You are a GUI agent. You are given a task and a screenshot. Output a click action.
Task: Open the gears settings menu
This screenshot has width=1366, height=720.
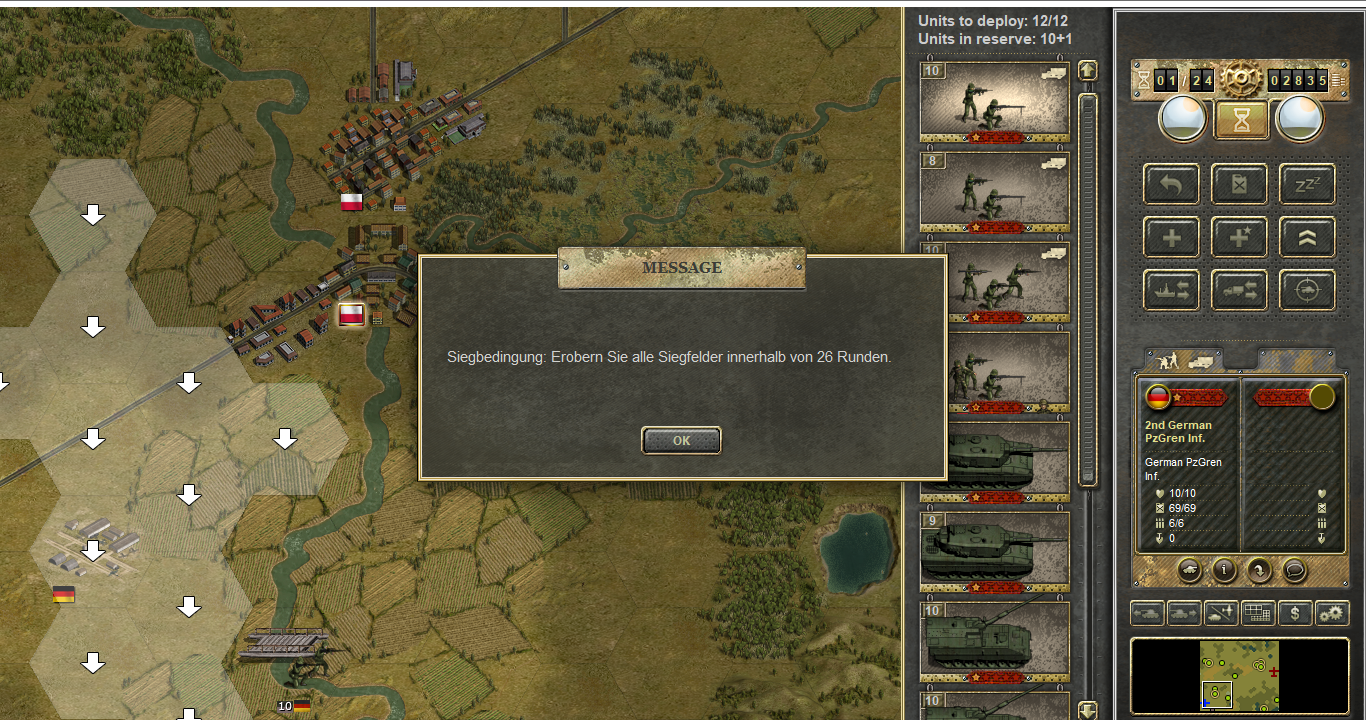point(1331,613)
